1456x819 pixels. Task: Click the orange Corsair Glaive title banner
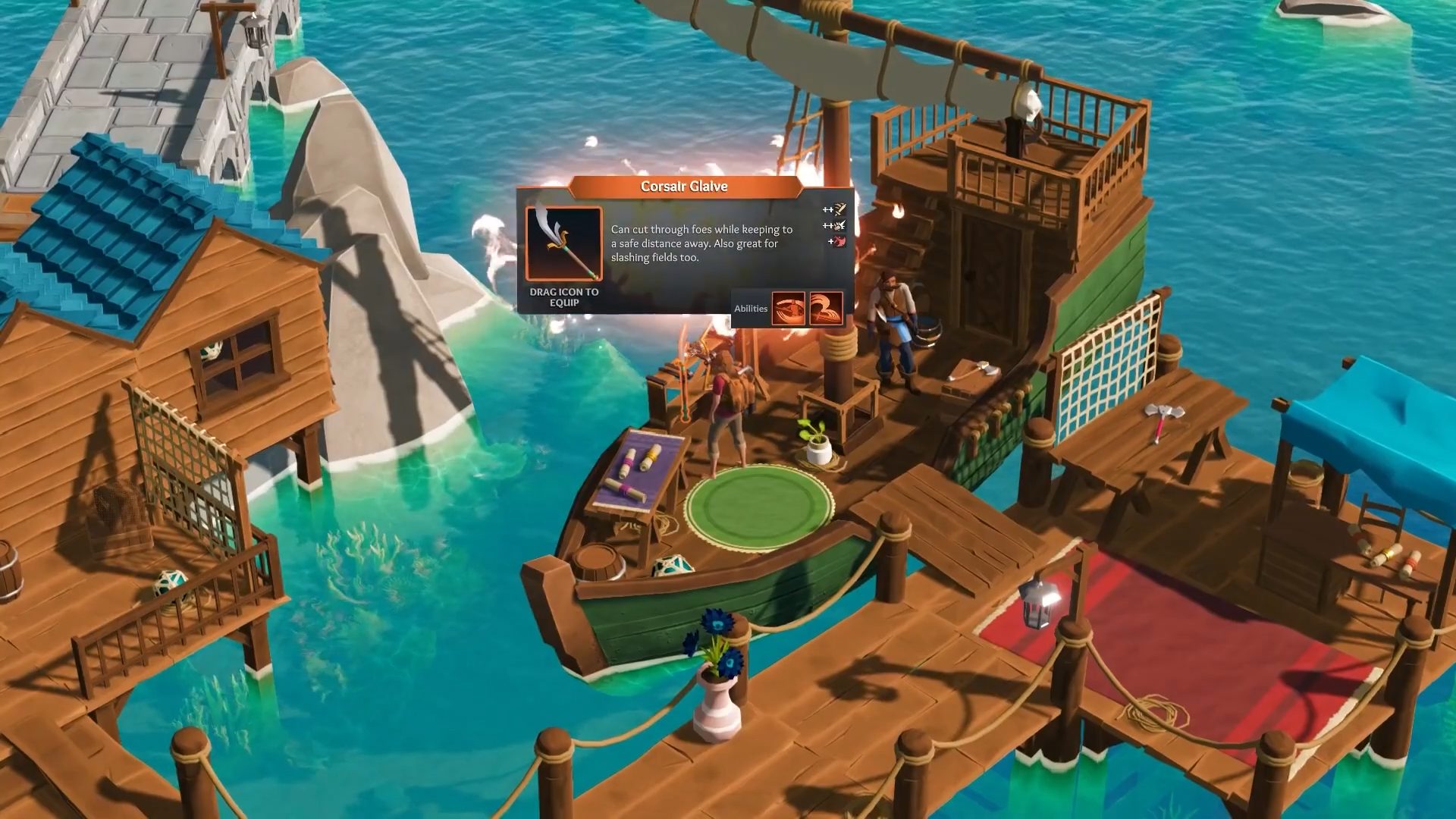click(x=682, y=186)
